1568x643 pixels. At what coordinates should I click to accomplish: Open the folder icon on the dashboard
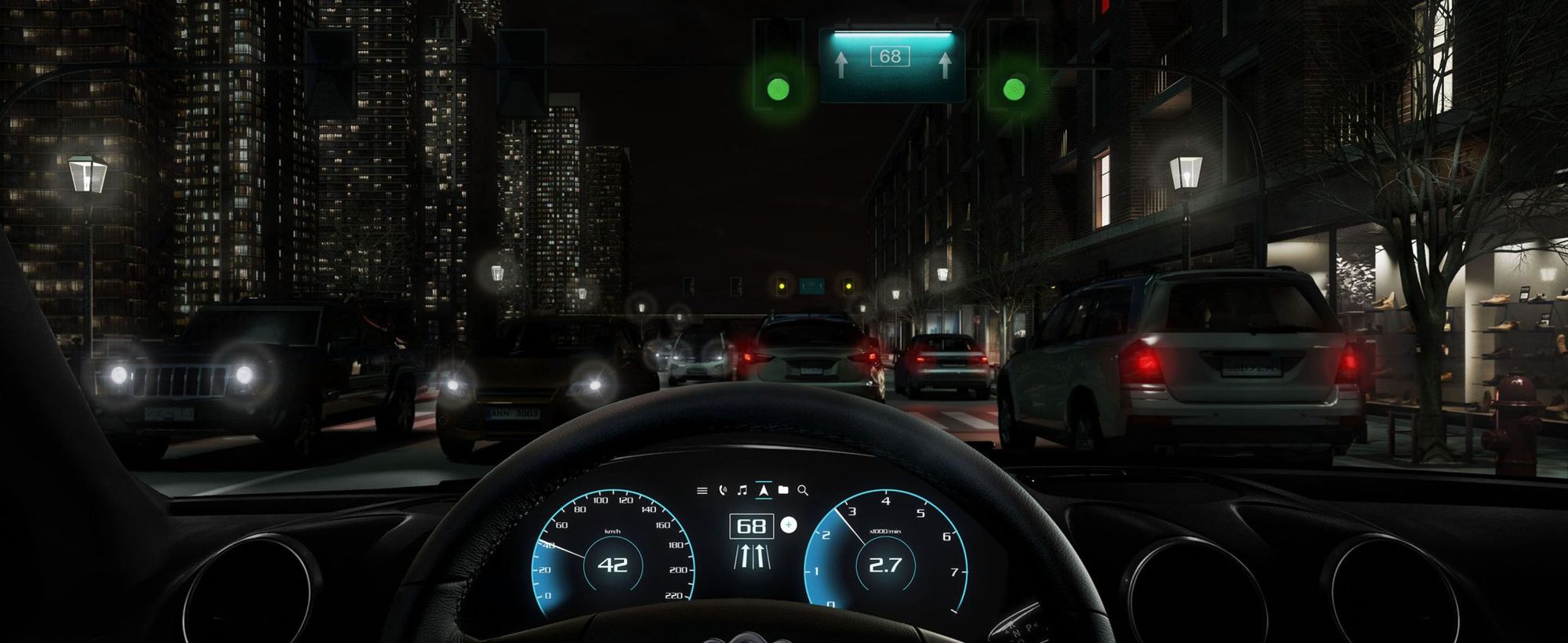[x=783, y=490]
